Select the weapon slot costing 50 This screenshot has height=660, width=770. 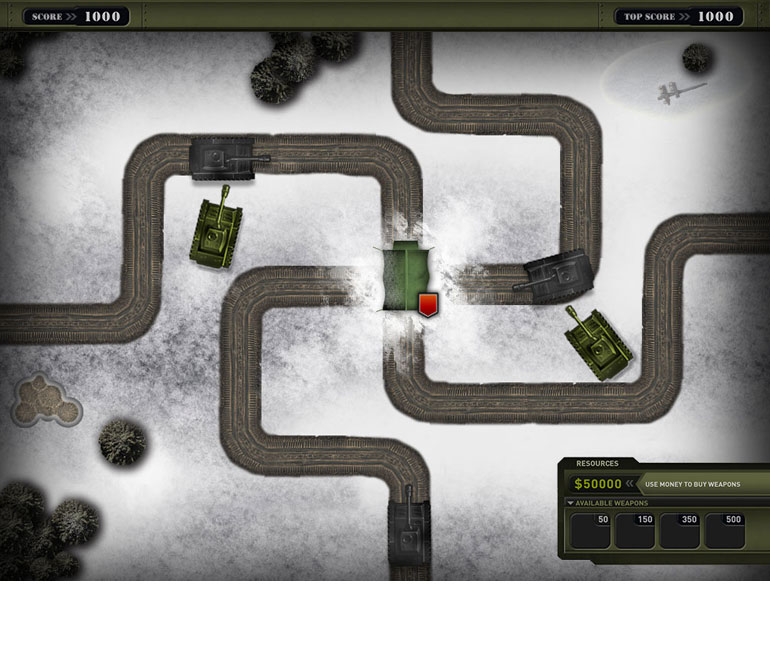pos(590,531)
